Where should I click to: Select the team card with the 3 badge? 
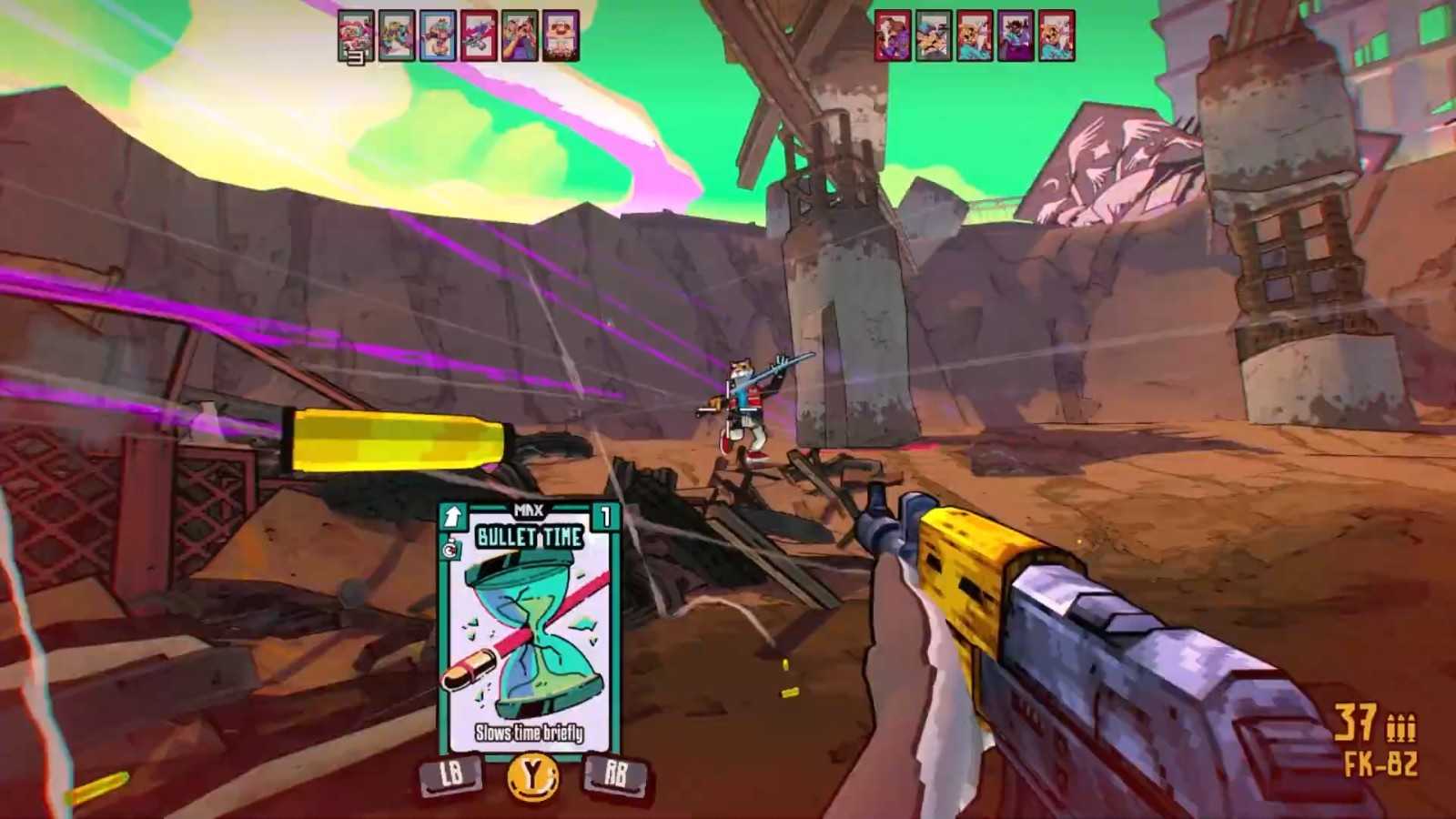(356, 36)
